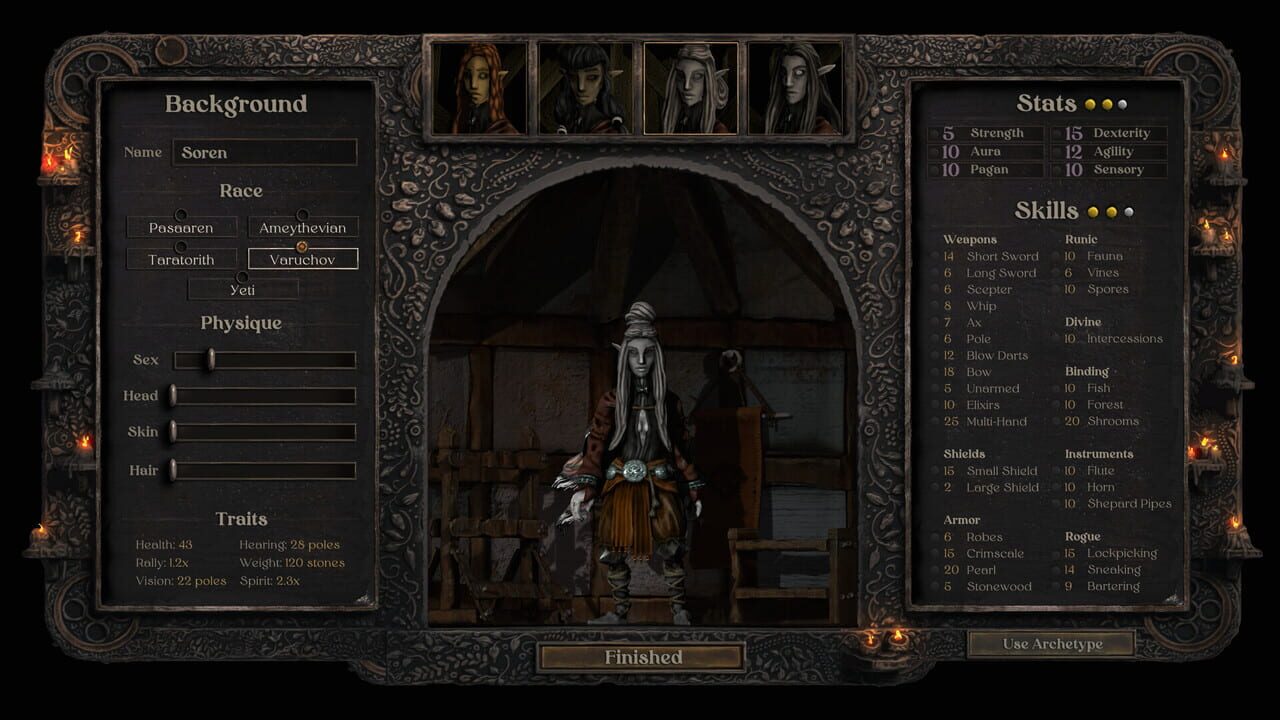Select the Taratorith race
The image size is (1280, 720).
pyautogui.click(x=180, y=258)
